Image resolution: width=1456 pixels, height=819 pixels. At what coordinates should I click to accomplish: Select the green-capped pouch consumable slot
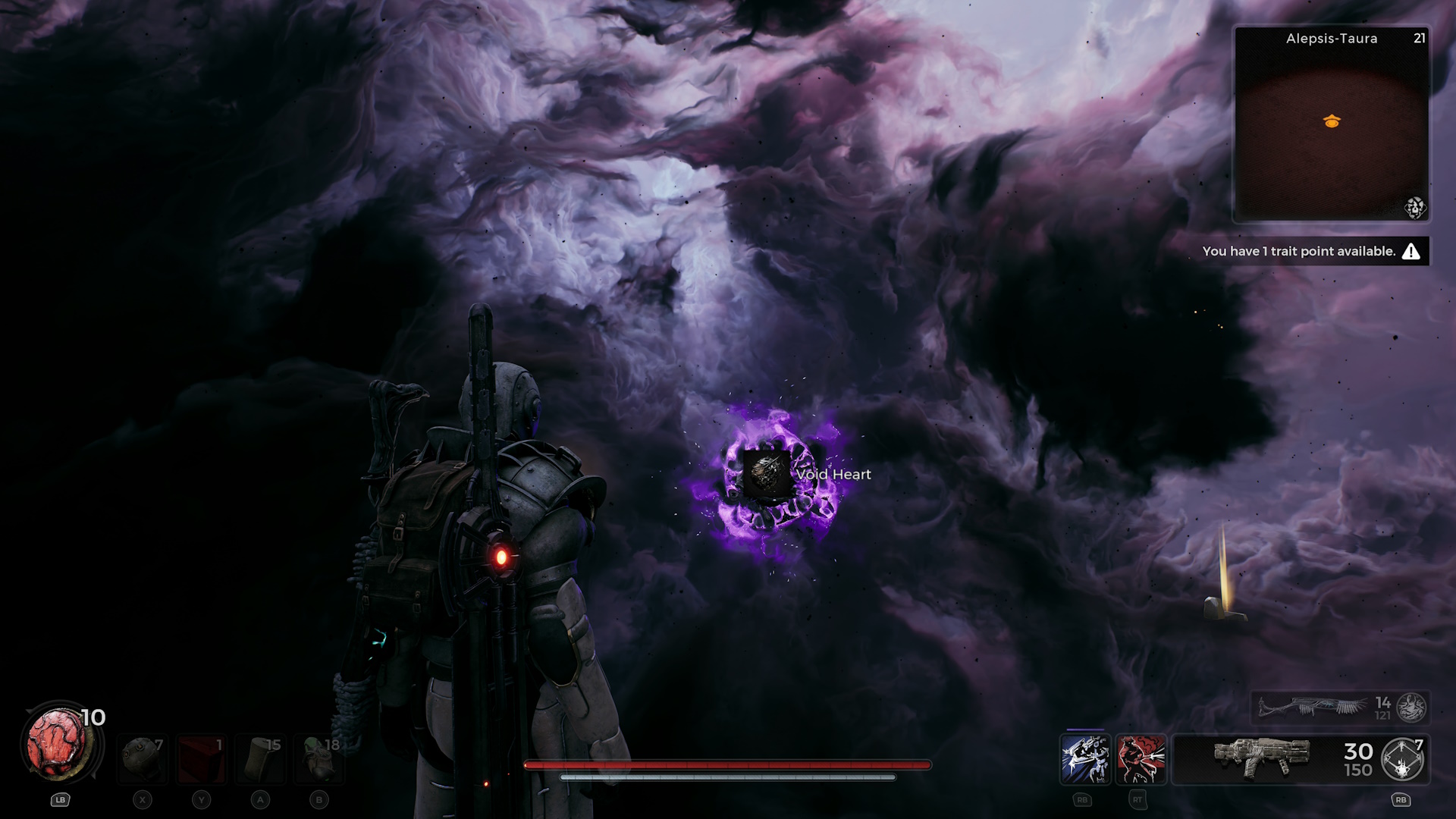tap(319, 758)
